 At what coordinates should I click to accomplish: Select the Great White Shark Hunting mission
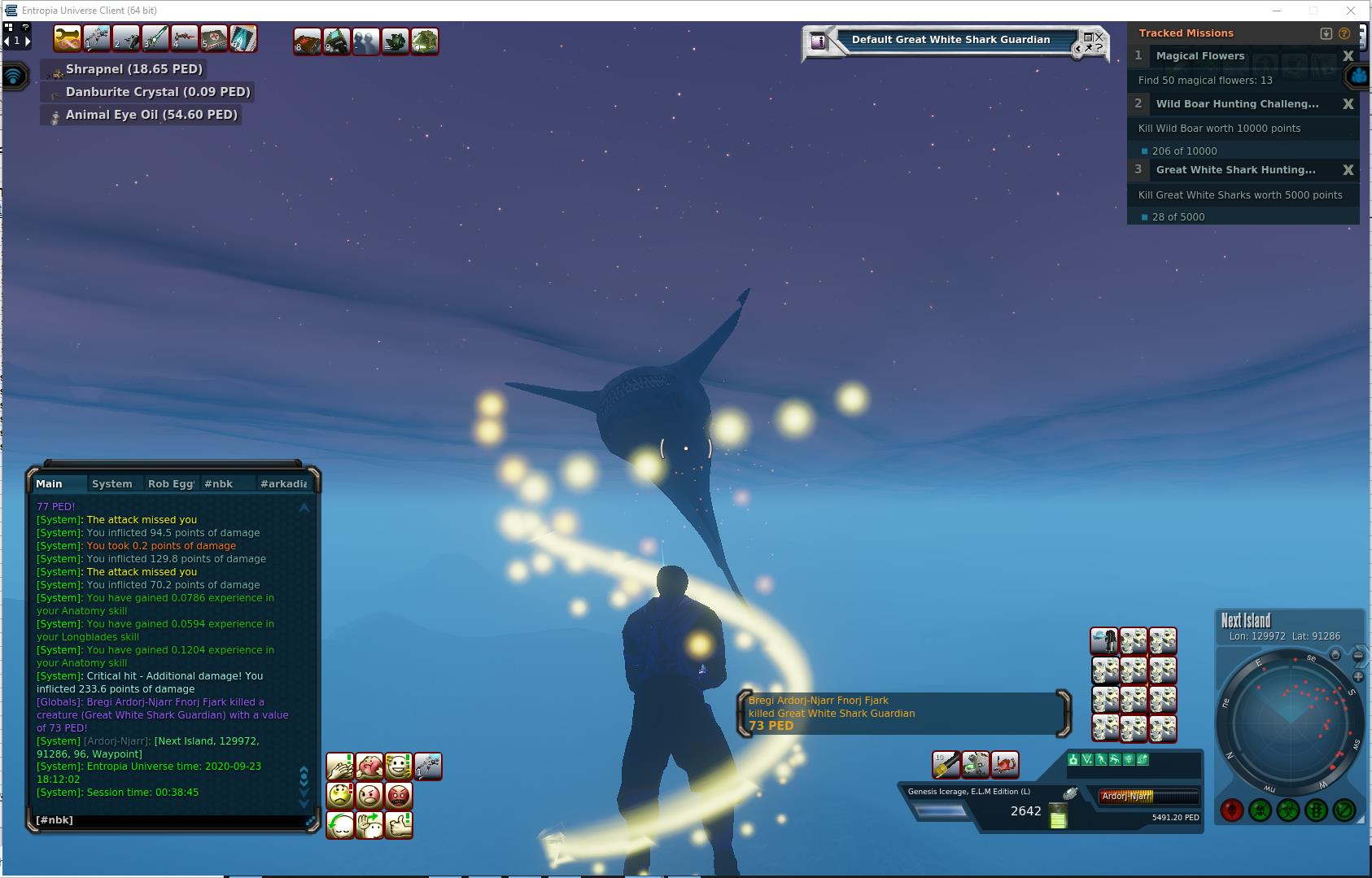pos(1235,170)
